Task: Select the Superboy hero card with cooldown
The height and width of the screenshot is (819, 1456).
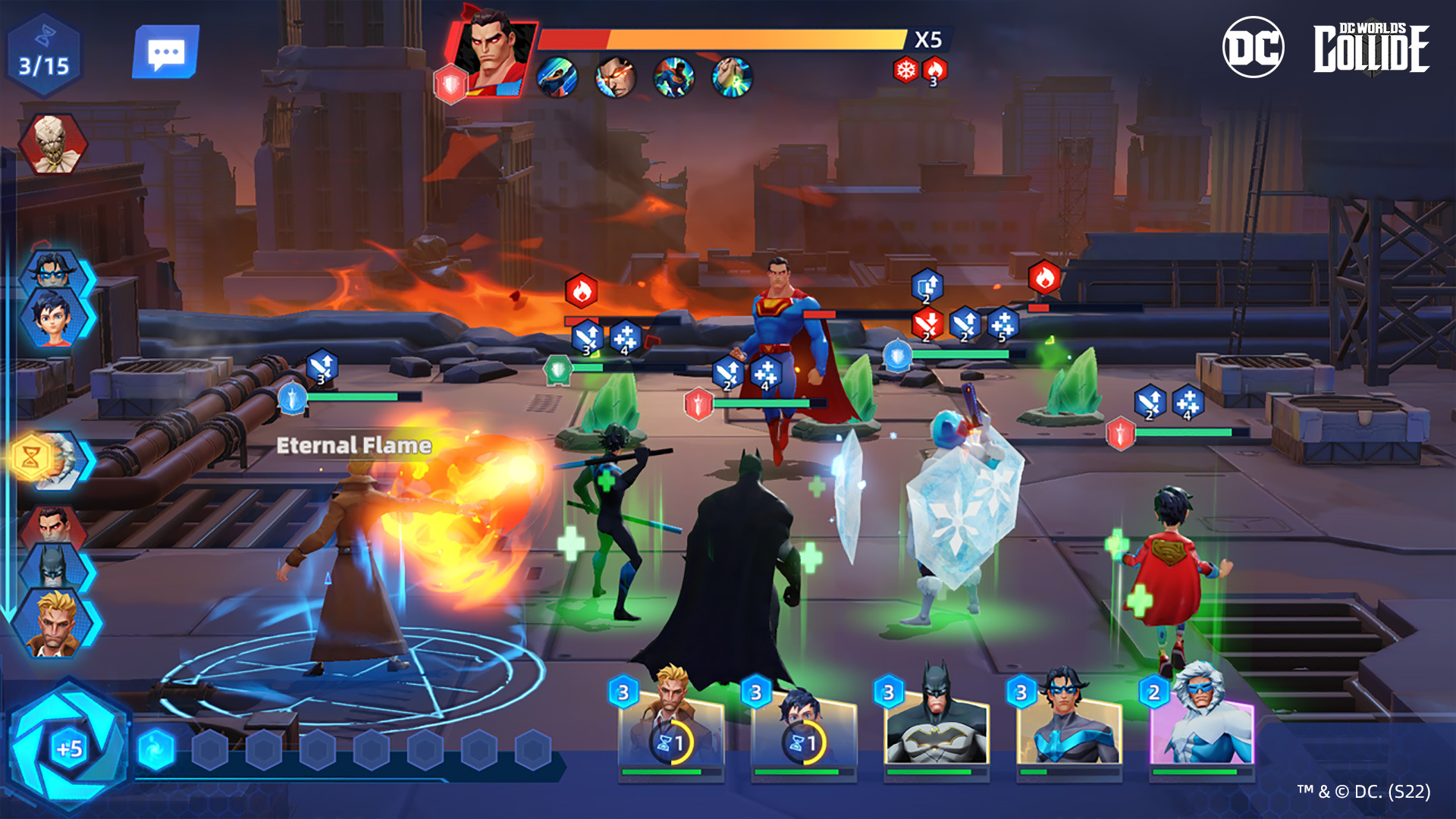Action: click(804, 728)
